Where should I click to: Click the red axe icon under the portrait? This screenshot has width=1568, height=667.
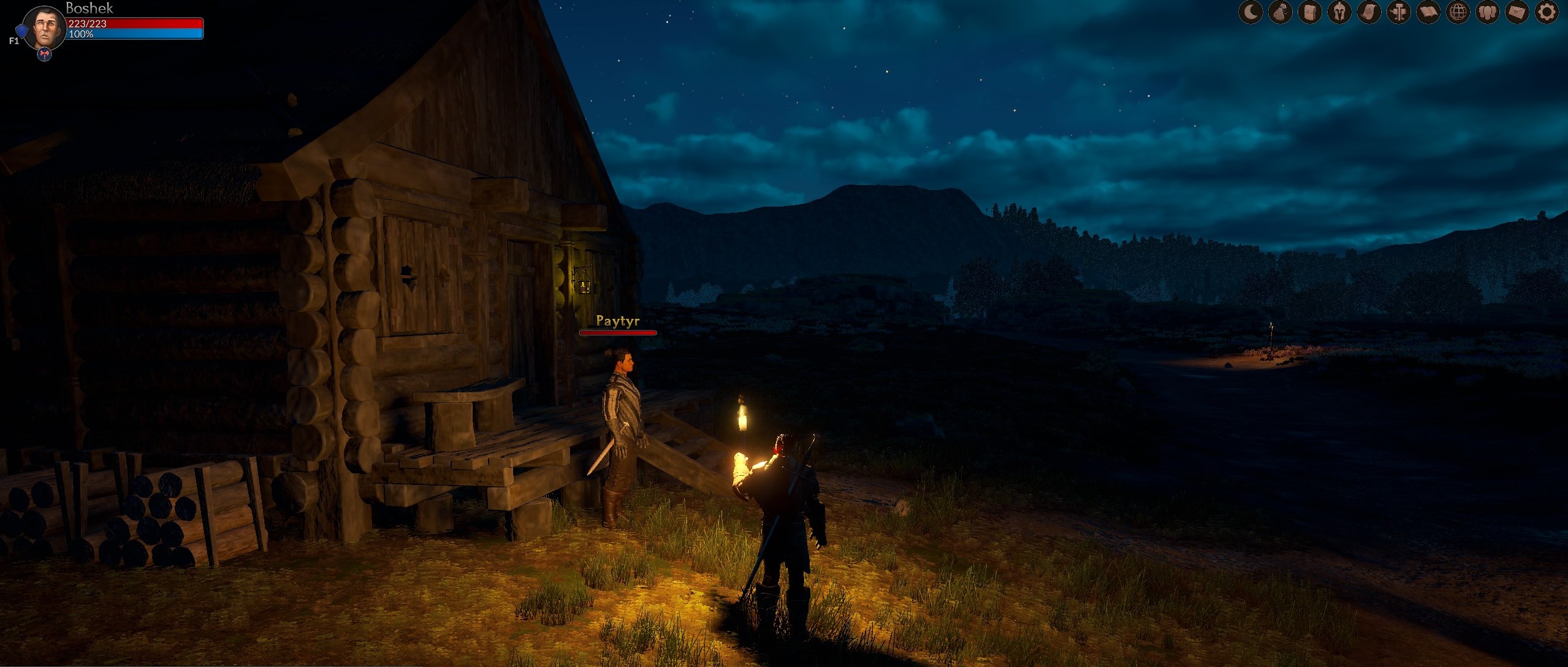45,55
